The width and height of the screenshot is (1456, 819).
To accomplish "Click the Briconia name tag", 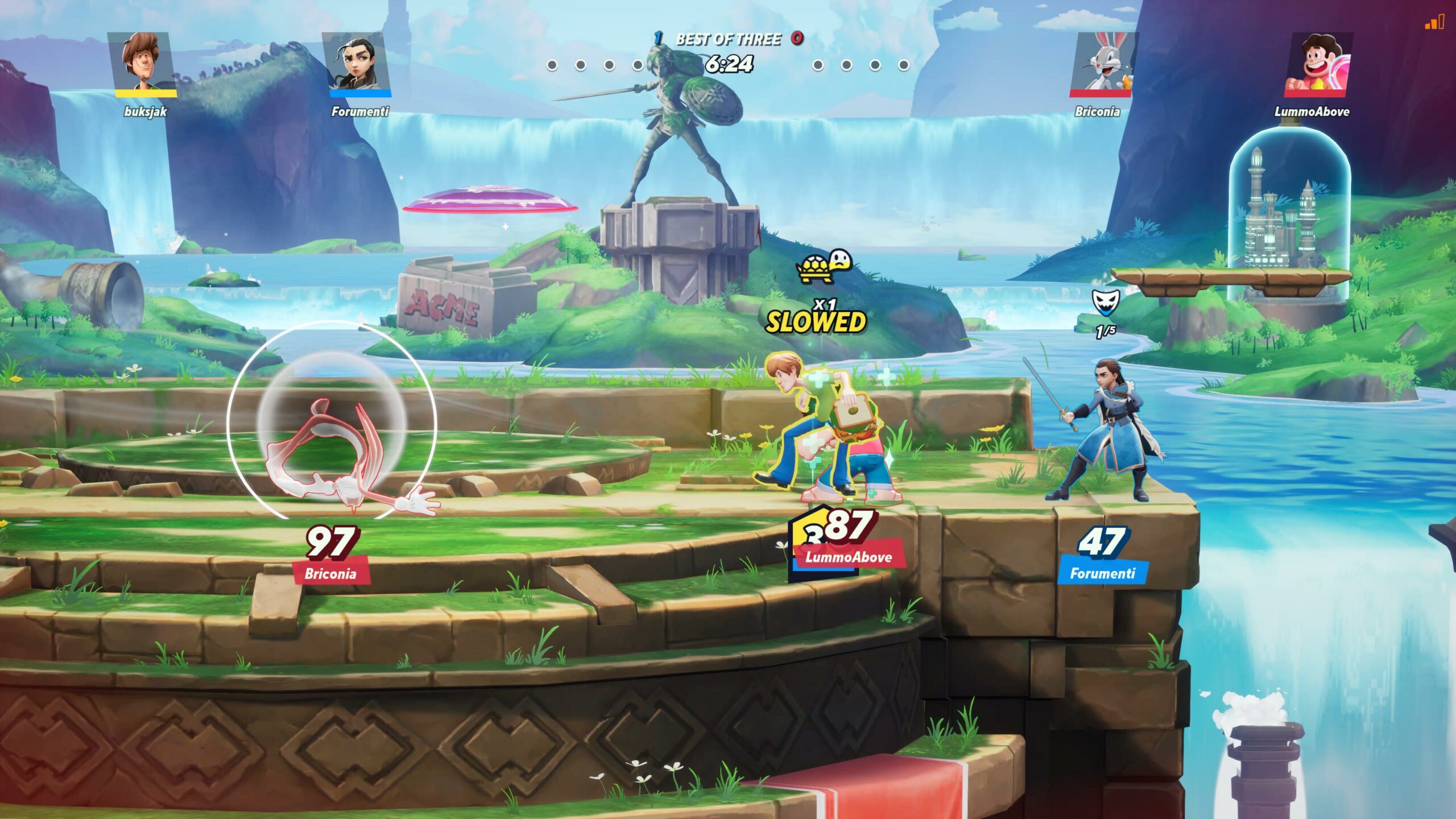I will (x=330, y=573).
